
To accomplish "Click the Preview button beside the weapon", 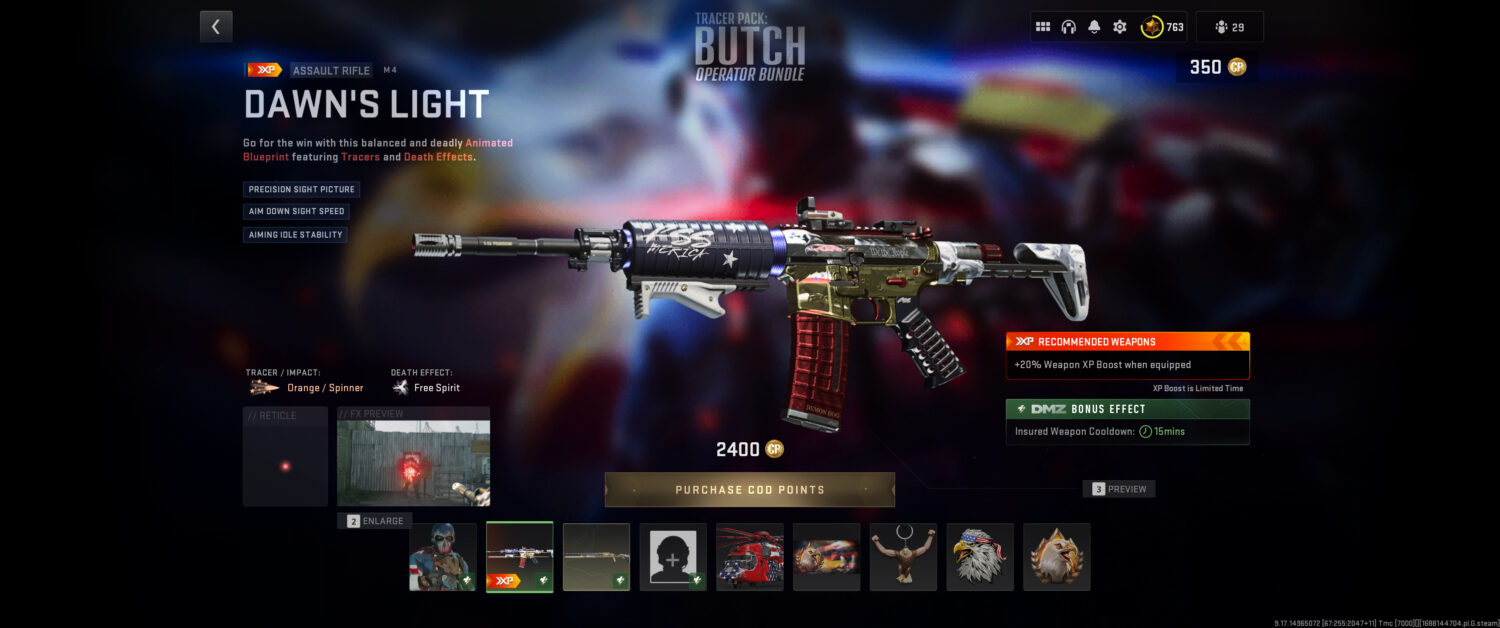I will (x=1119, y=489).
